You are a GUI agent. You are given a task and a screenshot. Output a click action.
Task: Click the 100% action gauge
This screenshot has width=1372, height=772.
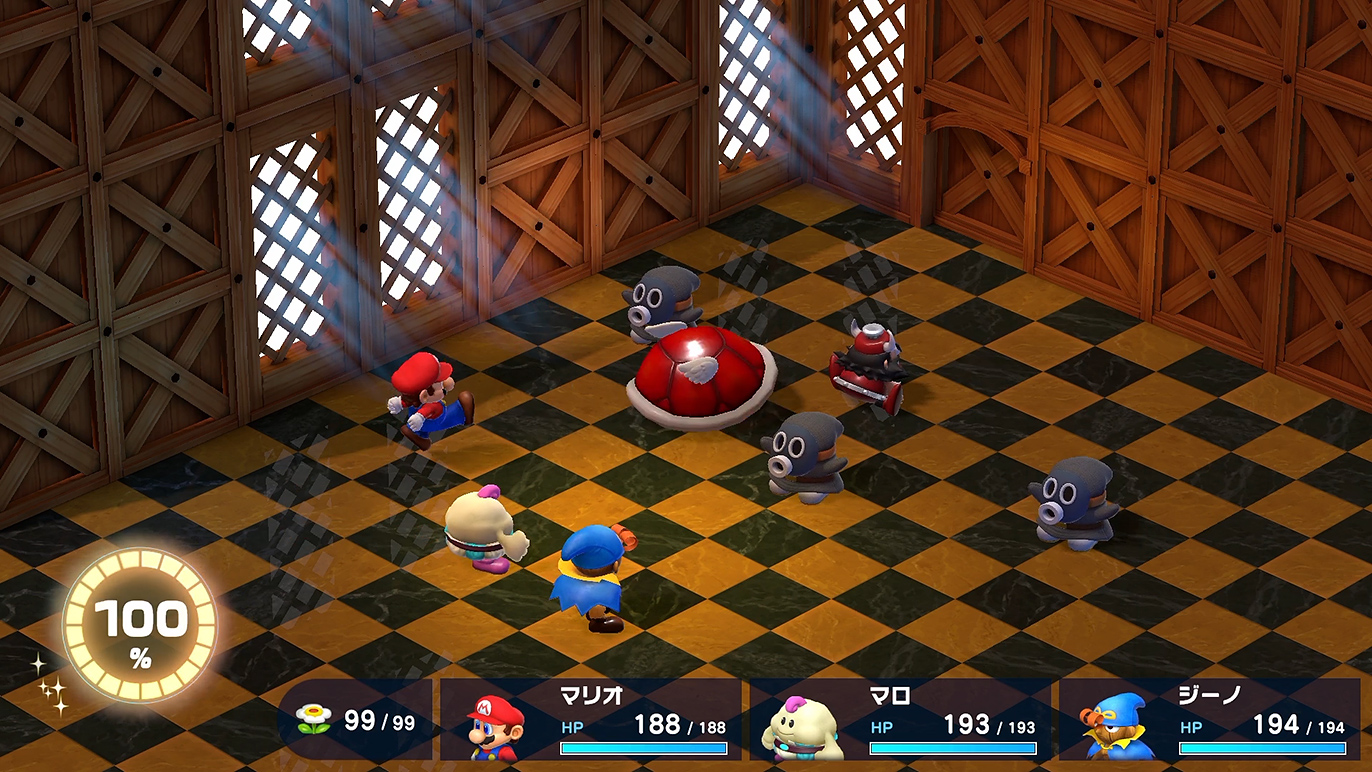coord(139,624)
